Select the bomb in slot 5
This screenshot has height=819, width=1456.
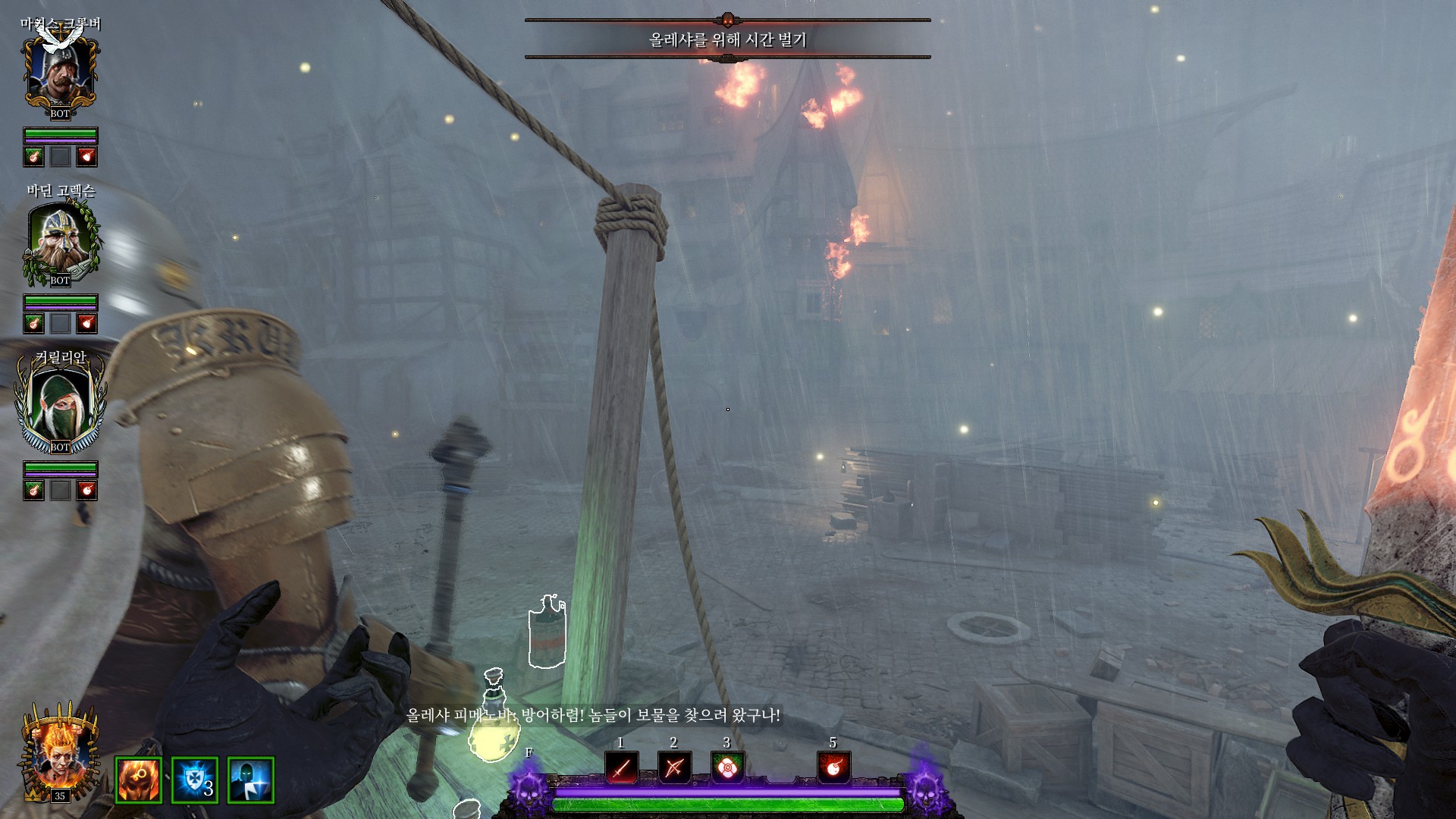click(x=833, y=768)
